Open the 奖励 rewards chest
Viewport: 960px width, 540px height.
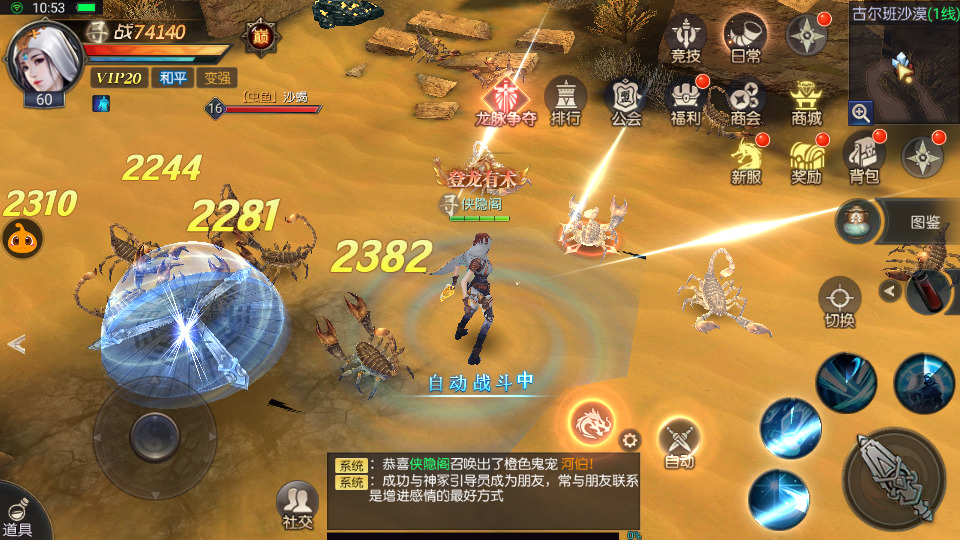806,160
